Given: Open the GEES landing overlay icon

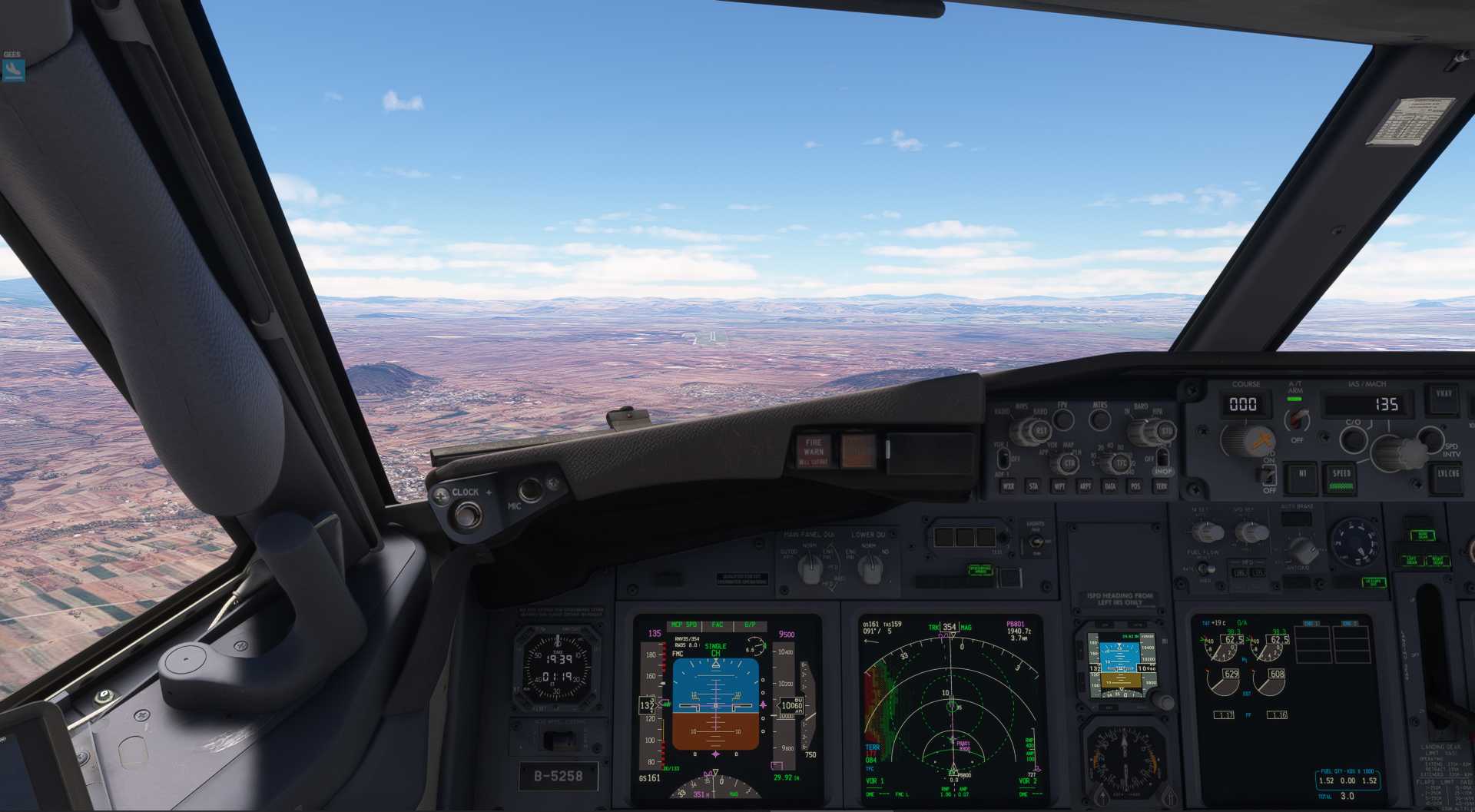Looking at the screenshot, I should click(13, 70).
